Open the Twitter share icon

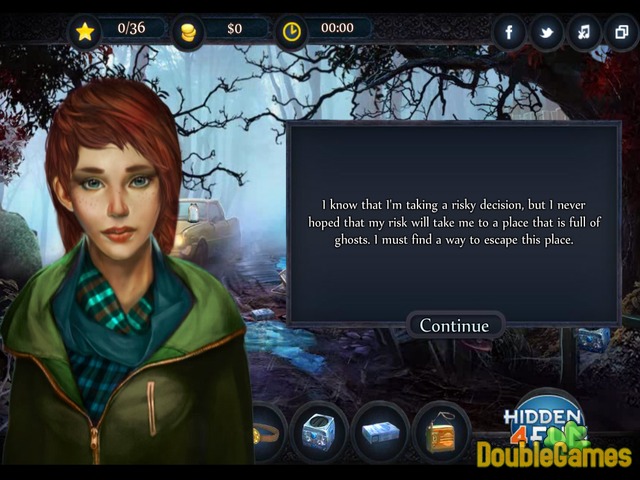point(546,32)
